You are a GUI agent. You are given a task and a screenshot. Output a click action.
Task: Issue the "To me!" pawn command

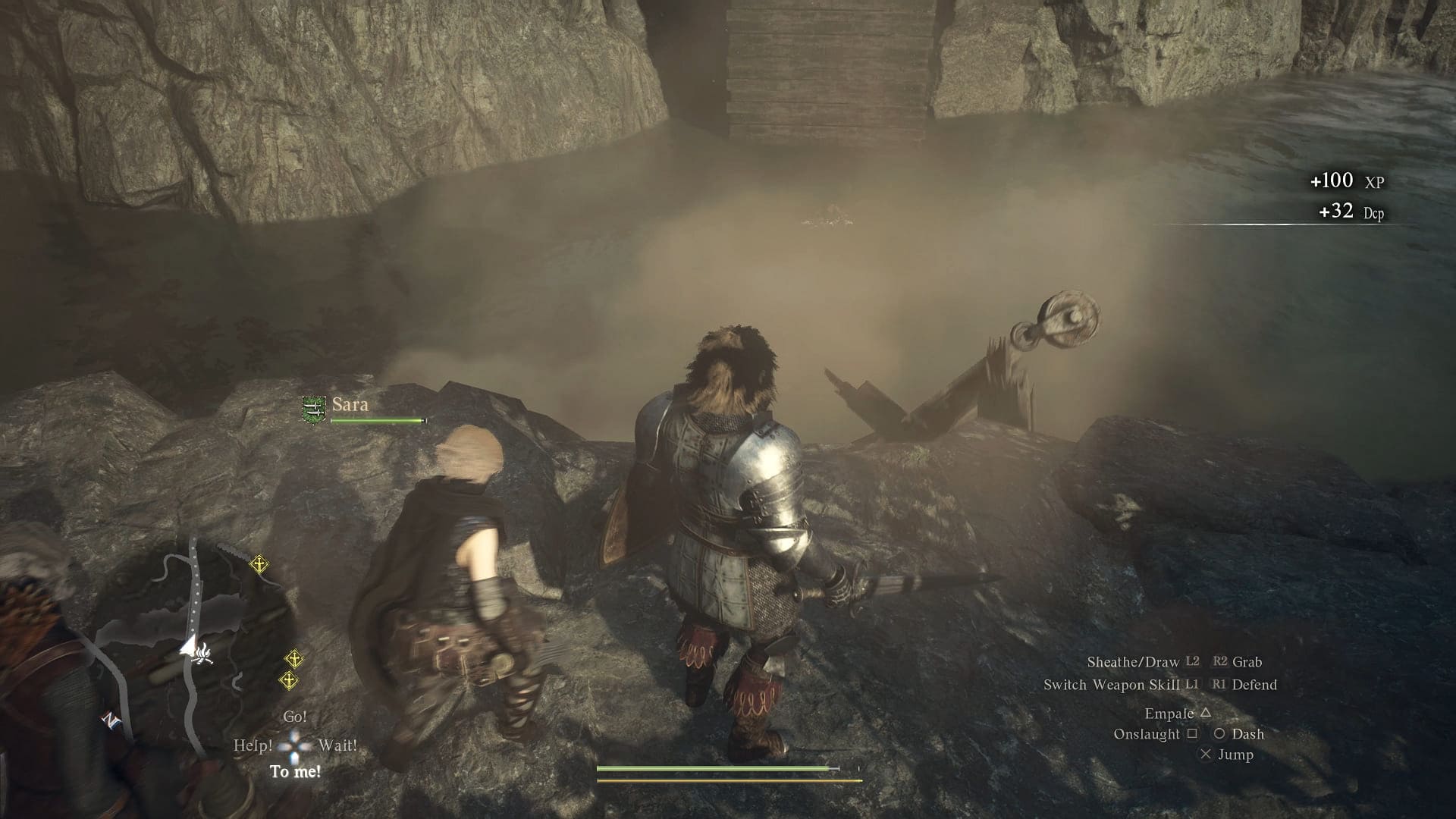tap(295, 772)
